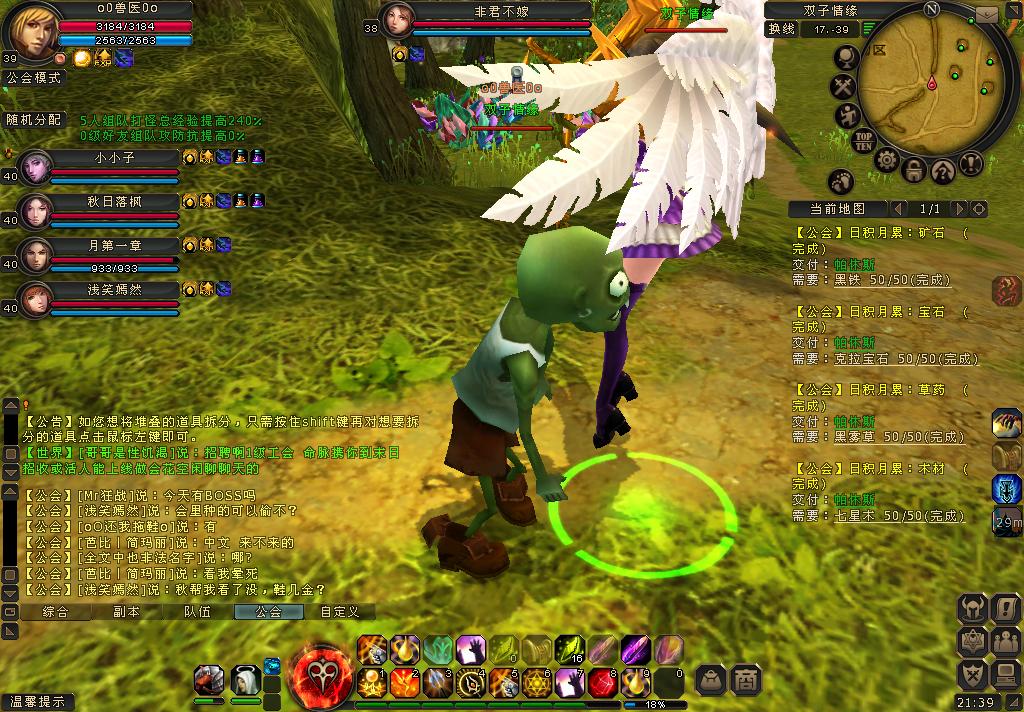Click the 帕怀斯 NPC link for 矿石 quest

point(854,265)
